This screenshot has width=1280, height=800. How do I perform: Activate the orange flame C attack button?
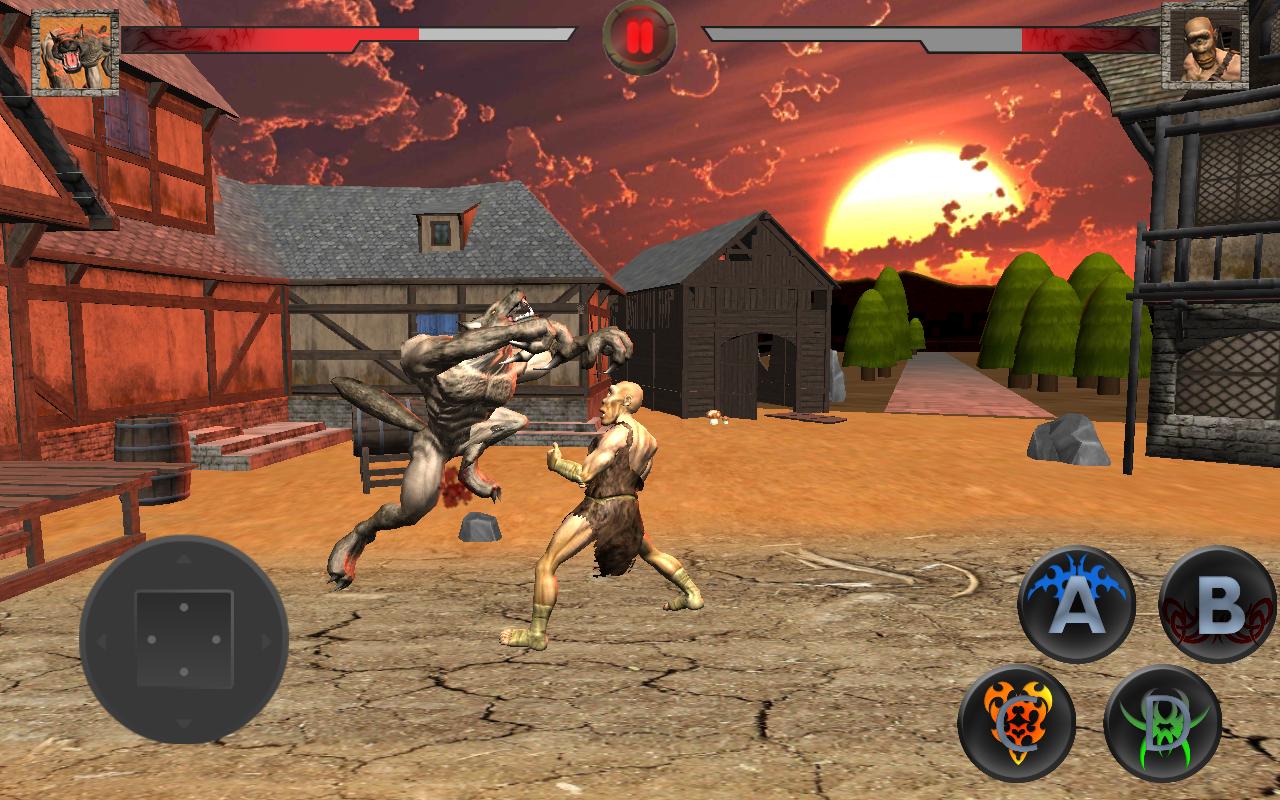1016,722
